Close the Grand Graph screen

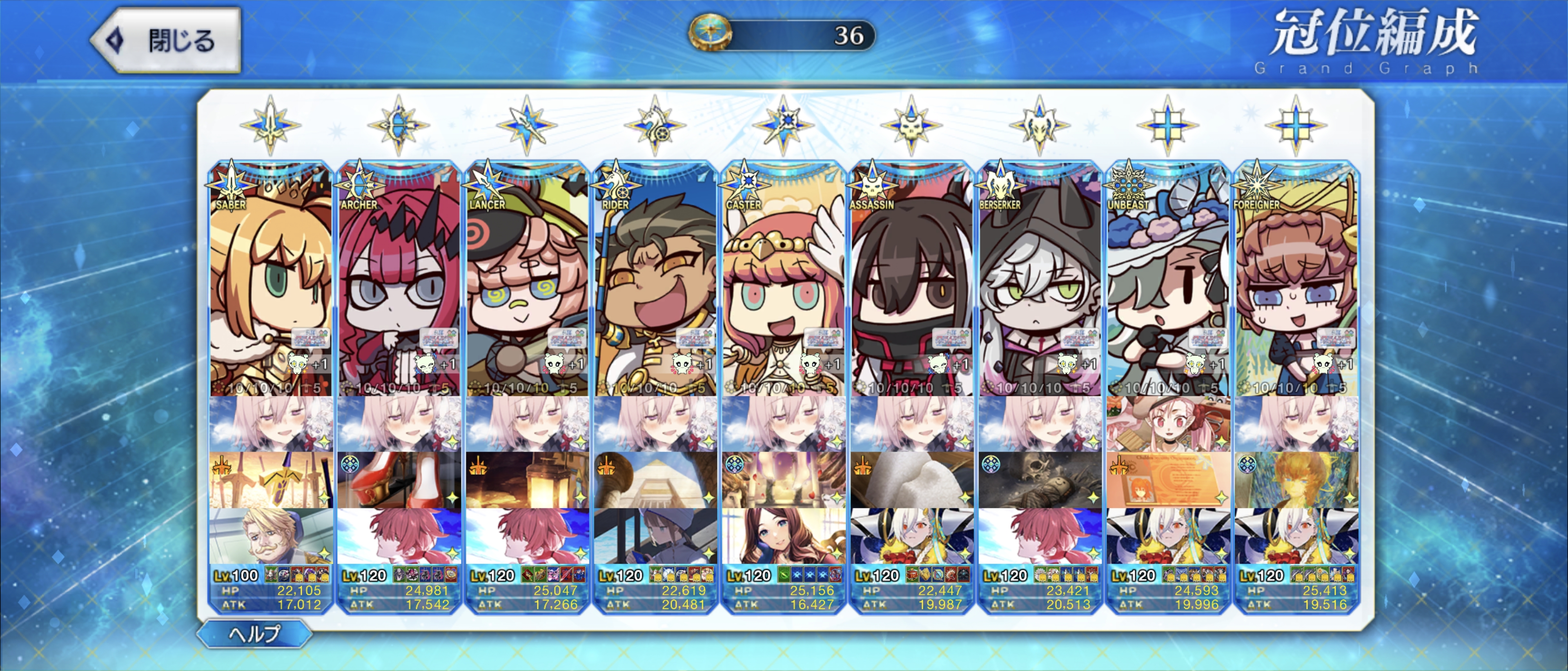(166, 40)
